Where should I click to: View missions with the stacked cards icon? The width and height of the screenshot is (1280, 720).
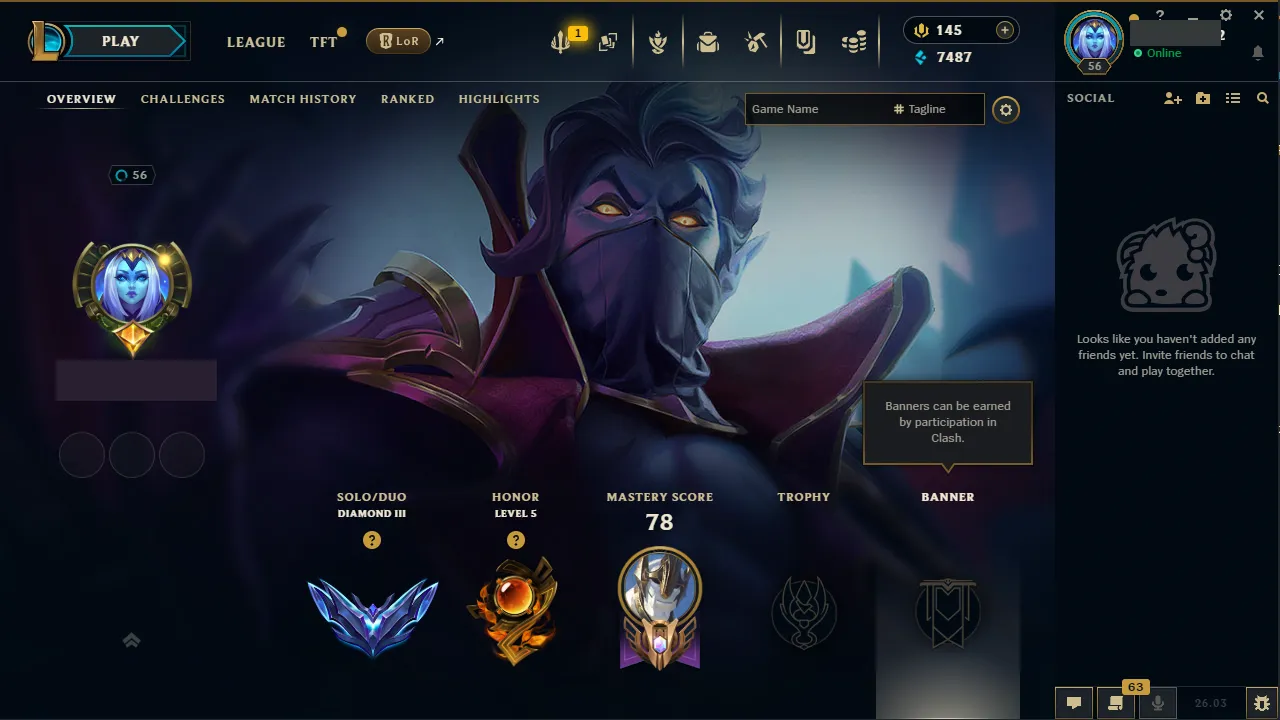coord(607,41)
